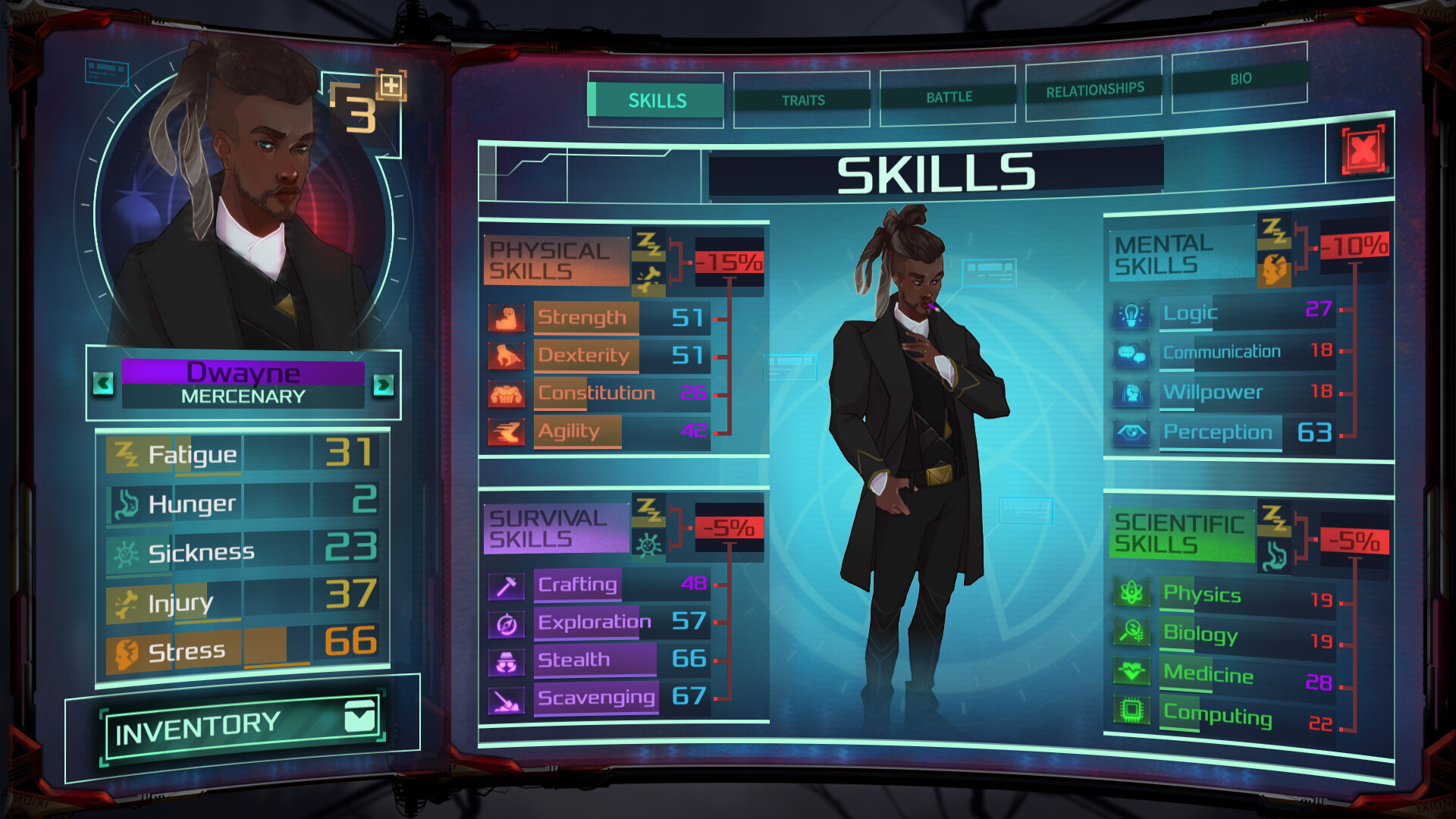The height and width of the screenshot is (819, 1456).
Task: Choose the Stealth skill row
Action: [x=599, y=660]
